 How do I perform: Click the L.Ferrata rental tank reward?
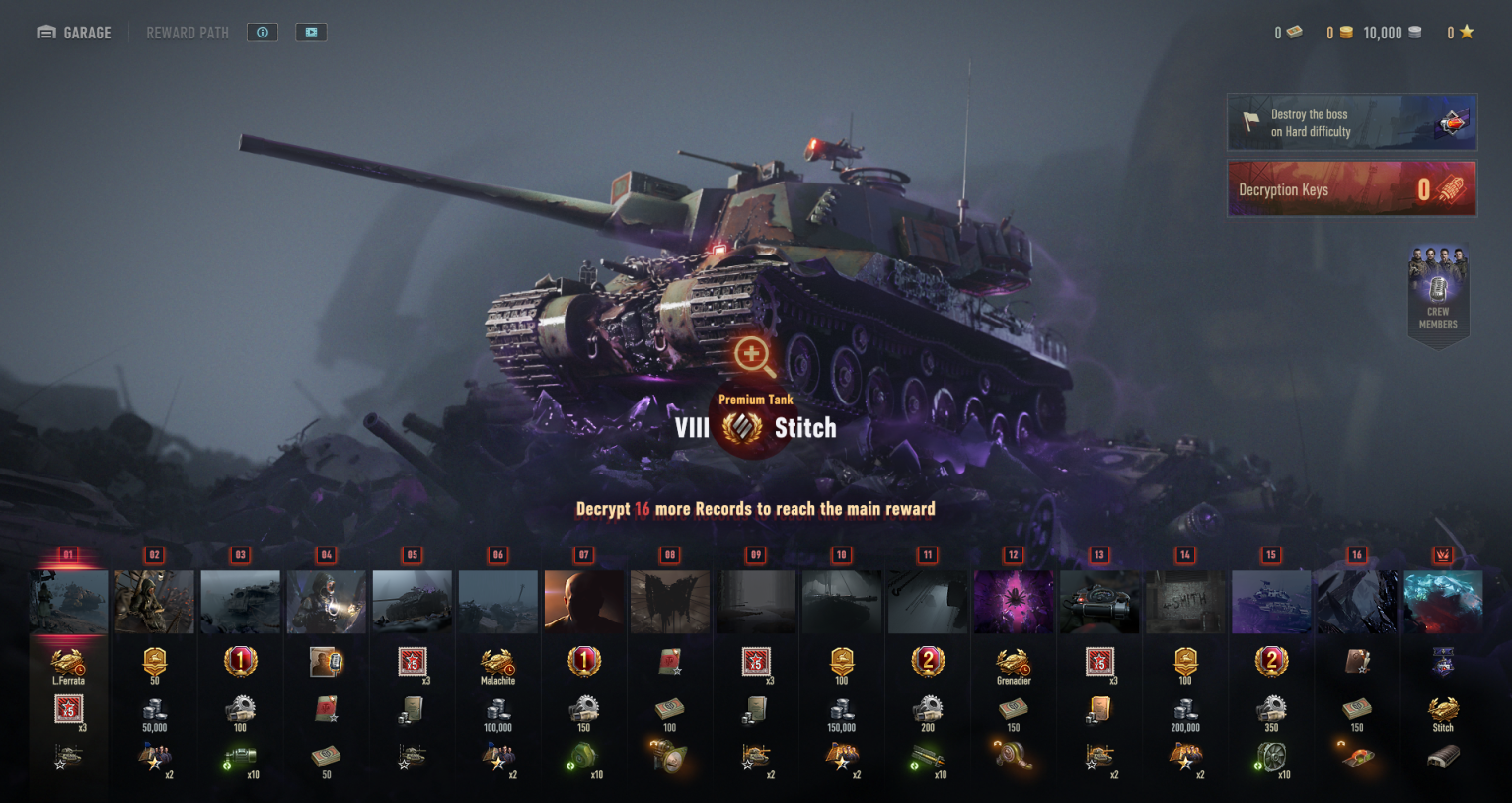(68, 662)
